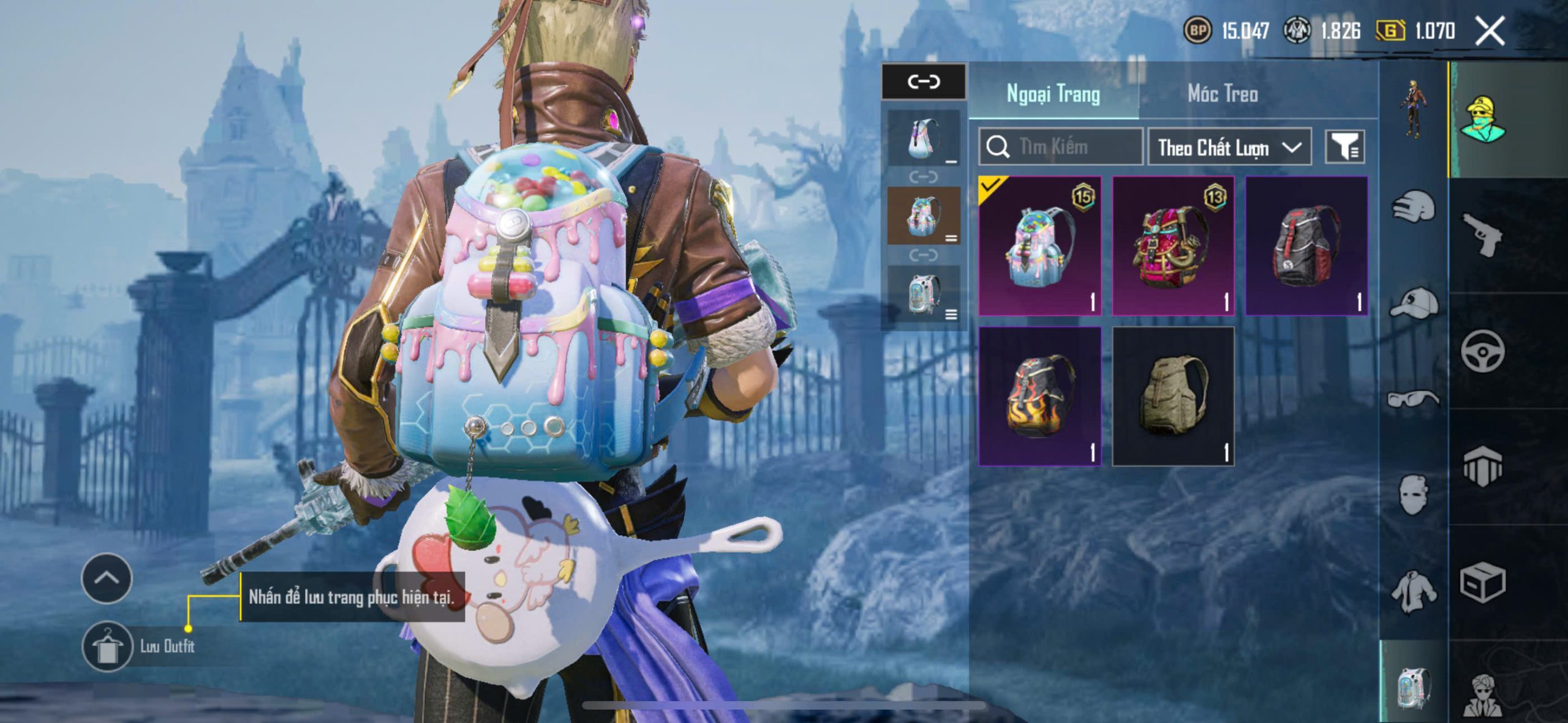
Task: Select the black and red backpack skin
Action: click(1306, 246)
